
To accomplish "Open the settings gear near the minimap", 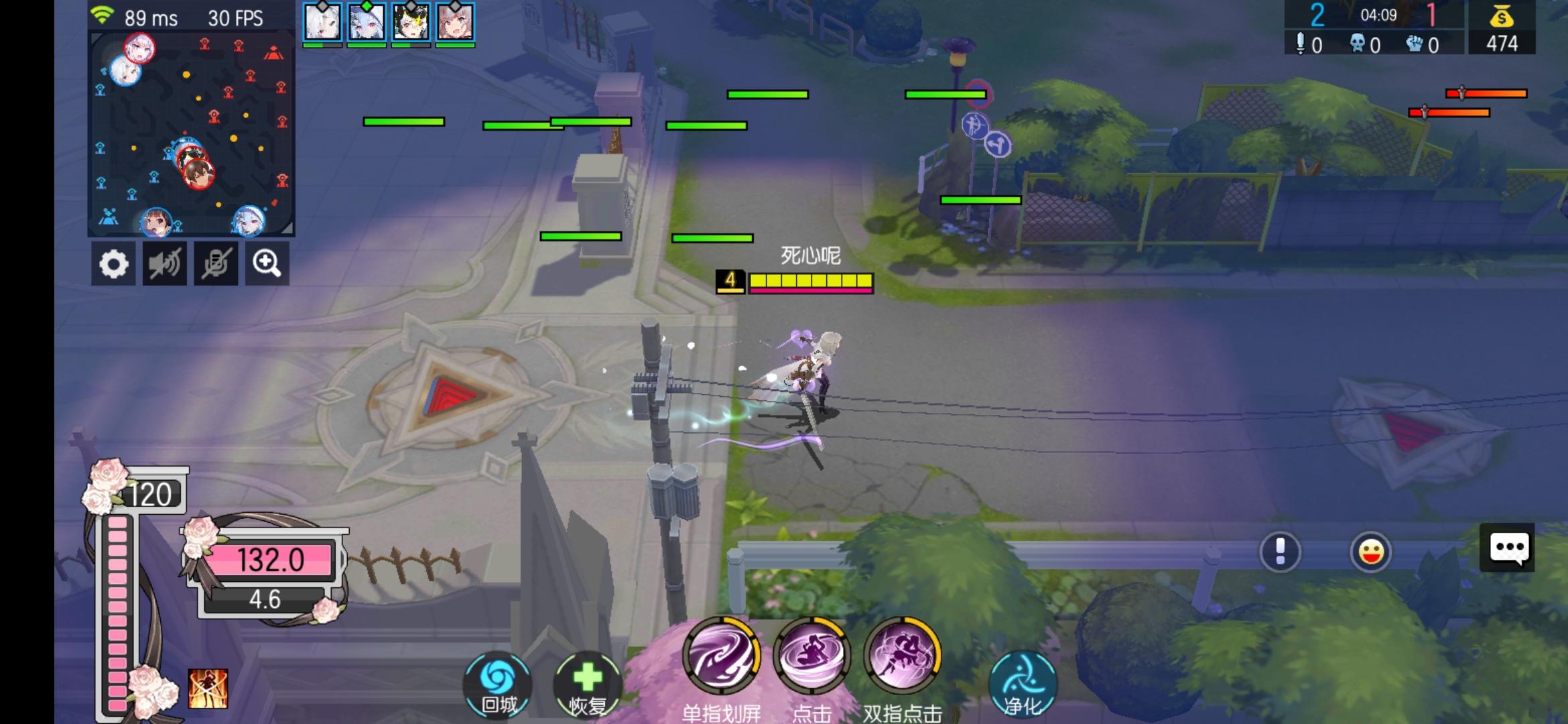I will 113,264.
